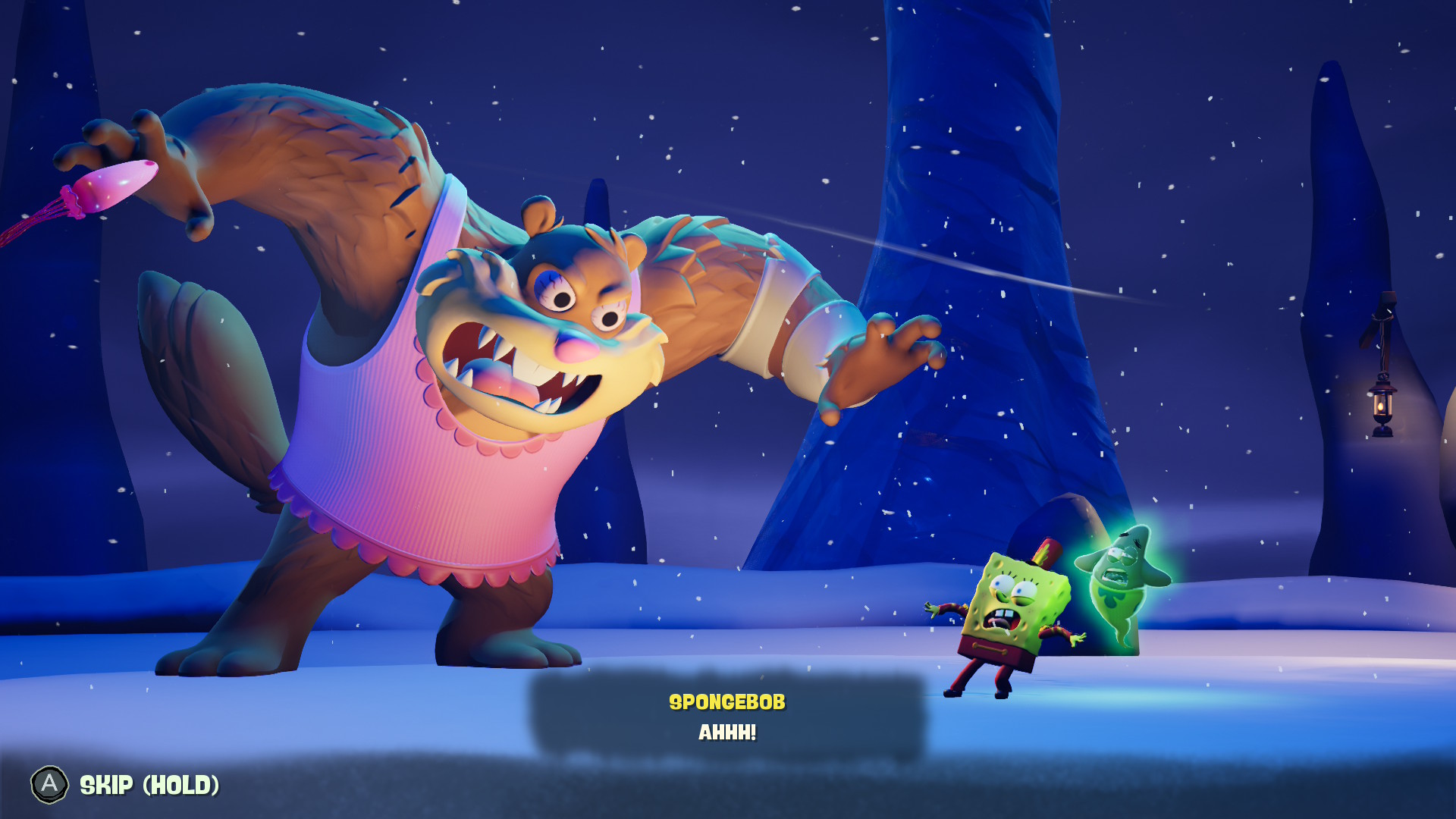Activate SKIP (HOLD) to skip cutscene

point(148,786)
